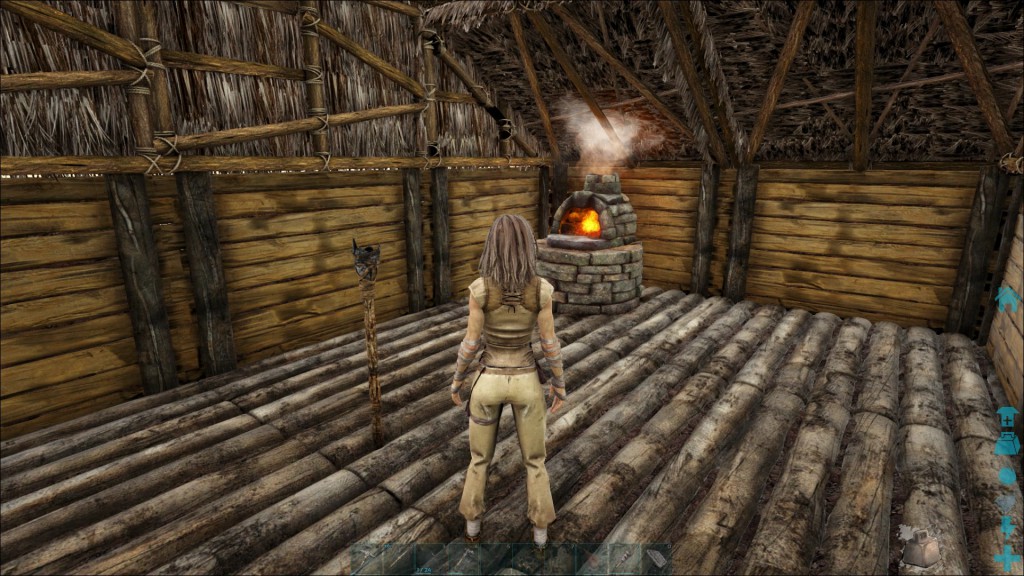Screen dimensions: 1024x576
Task: Click the grey weight status icon
Action: tap(920, 547)
